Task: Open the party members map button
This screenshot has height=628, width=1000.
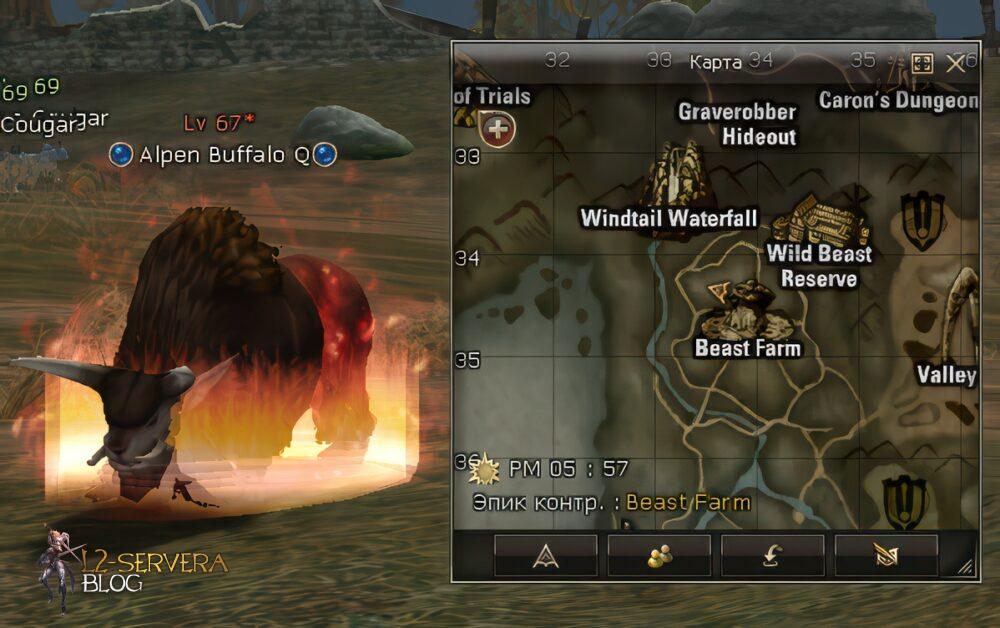Action: coord(659,556)
